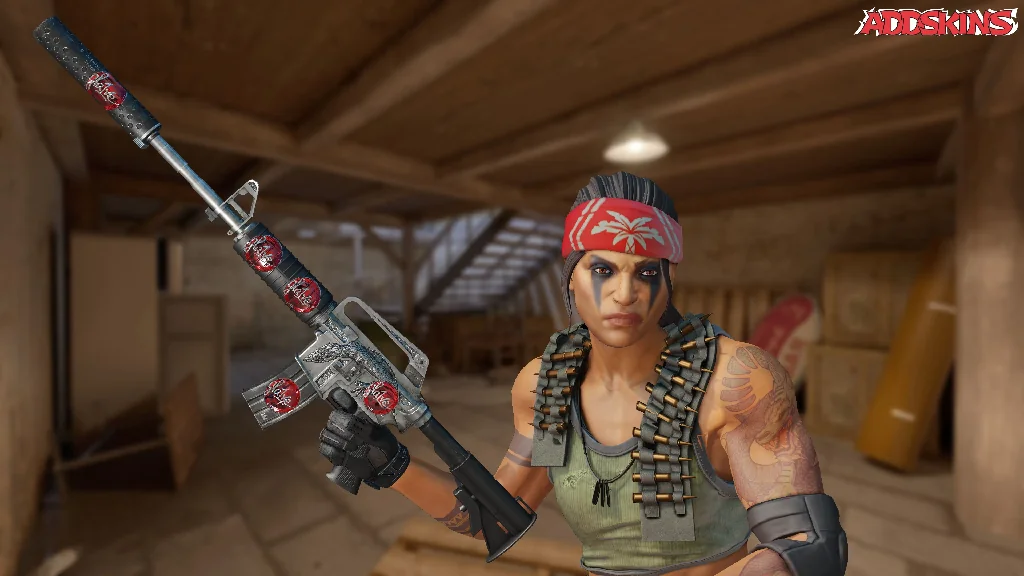
Task: Click the ADDSKINS logo watermark
Action: pos(936,22)
